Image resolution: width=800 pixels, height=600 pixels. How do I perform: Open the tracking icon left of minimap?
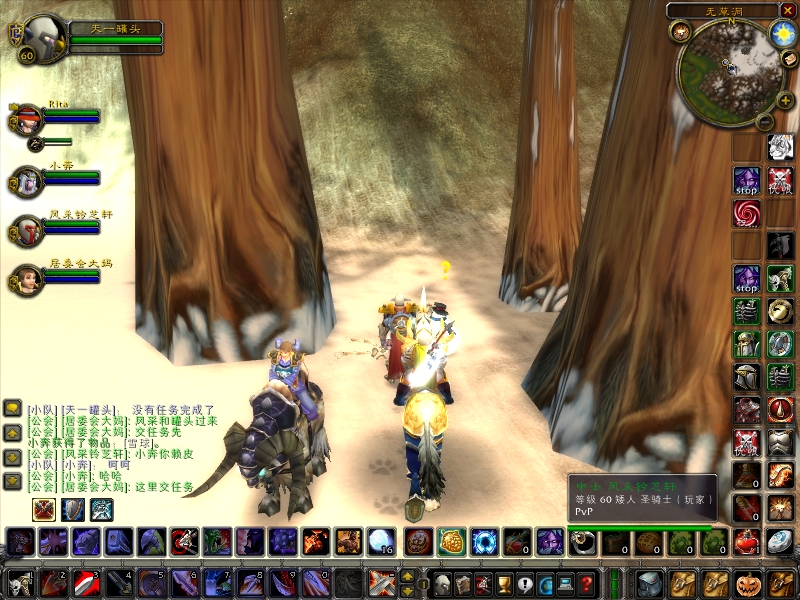click(680, 31)
